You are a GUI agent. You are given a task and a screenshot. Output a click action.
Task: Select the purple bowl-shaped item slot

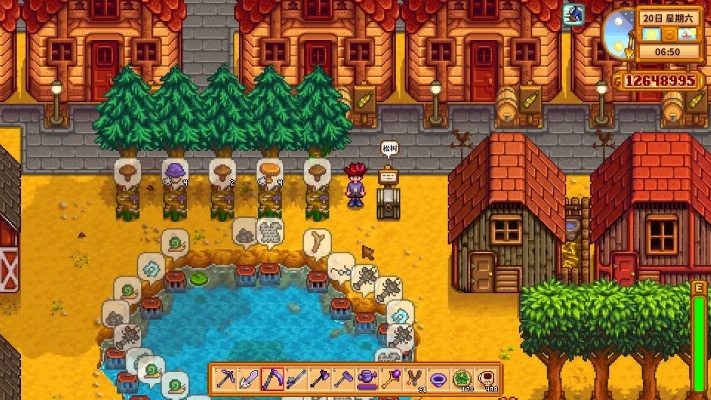tap(437, 379)
